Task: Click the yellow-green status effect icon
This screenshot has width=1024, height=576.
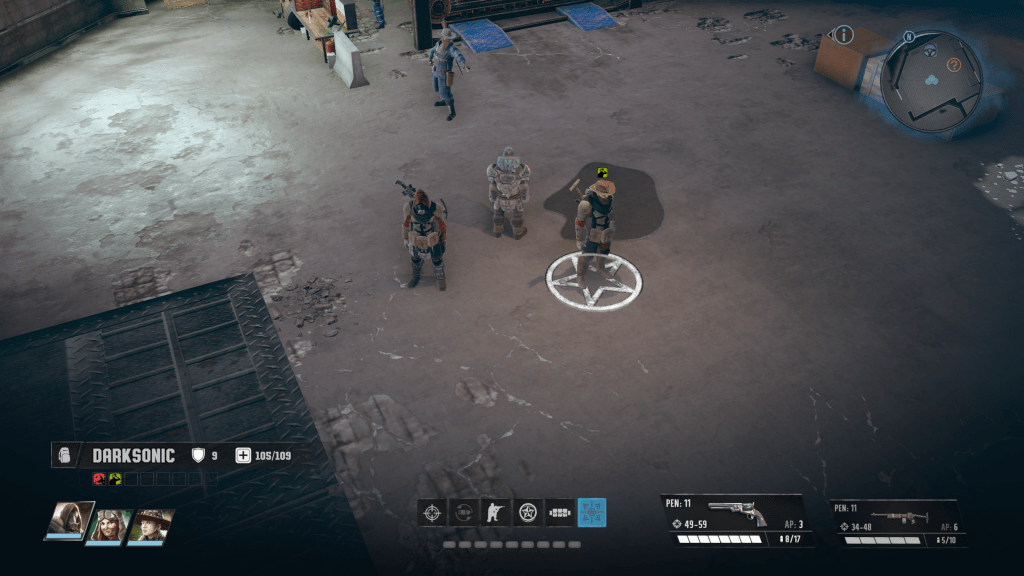Action: [115, 478]
